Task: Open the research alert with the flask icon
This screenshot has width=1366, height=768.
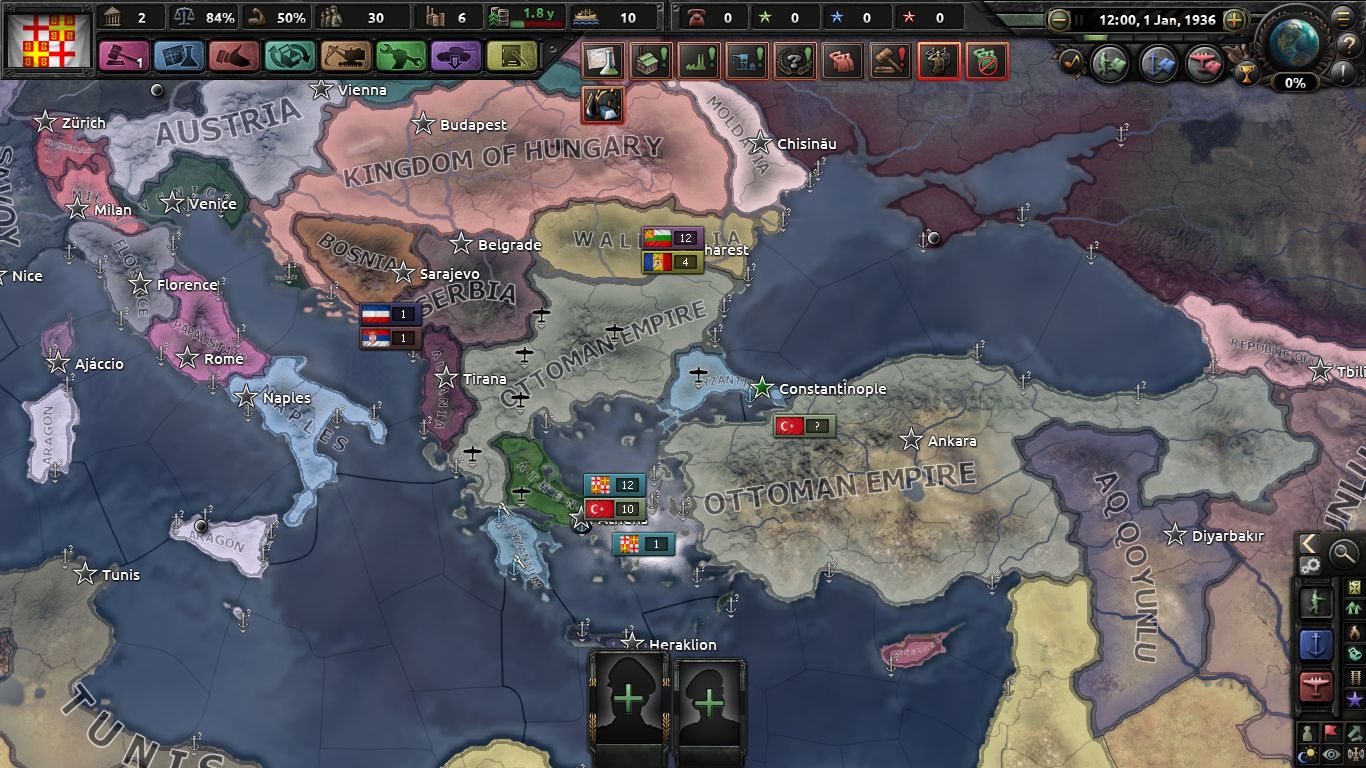Action: coord(601,61)
